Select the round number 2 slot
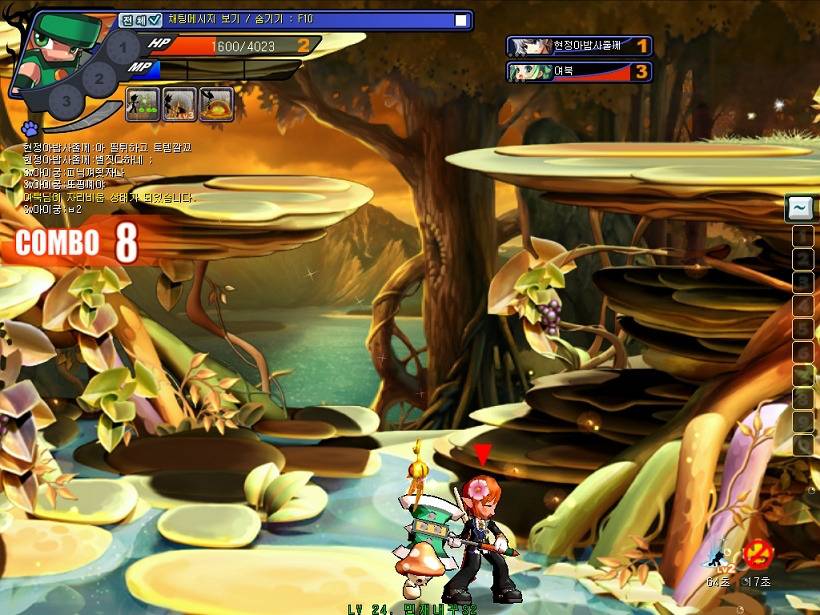This screenshot has height=615, width=820. pyautogui.click(x=98, y=76)
